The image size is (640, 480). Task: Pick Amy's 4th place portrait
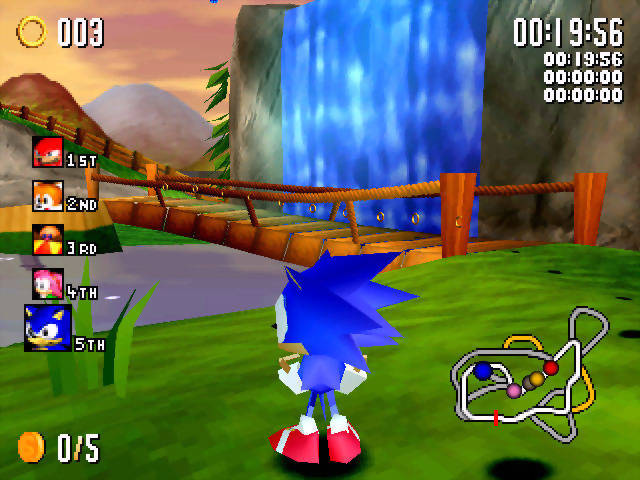click(x=47, y=283)
